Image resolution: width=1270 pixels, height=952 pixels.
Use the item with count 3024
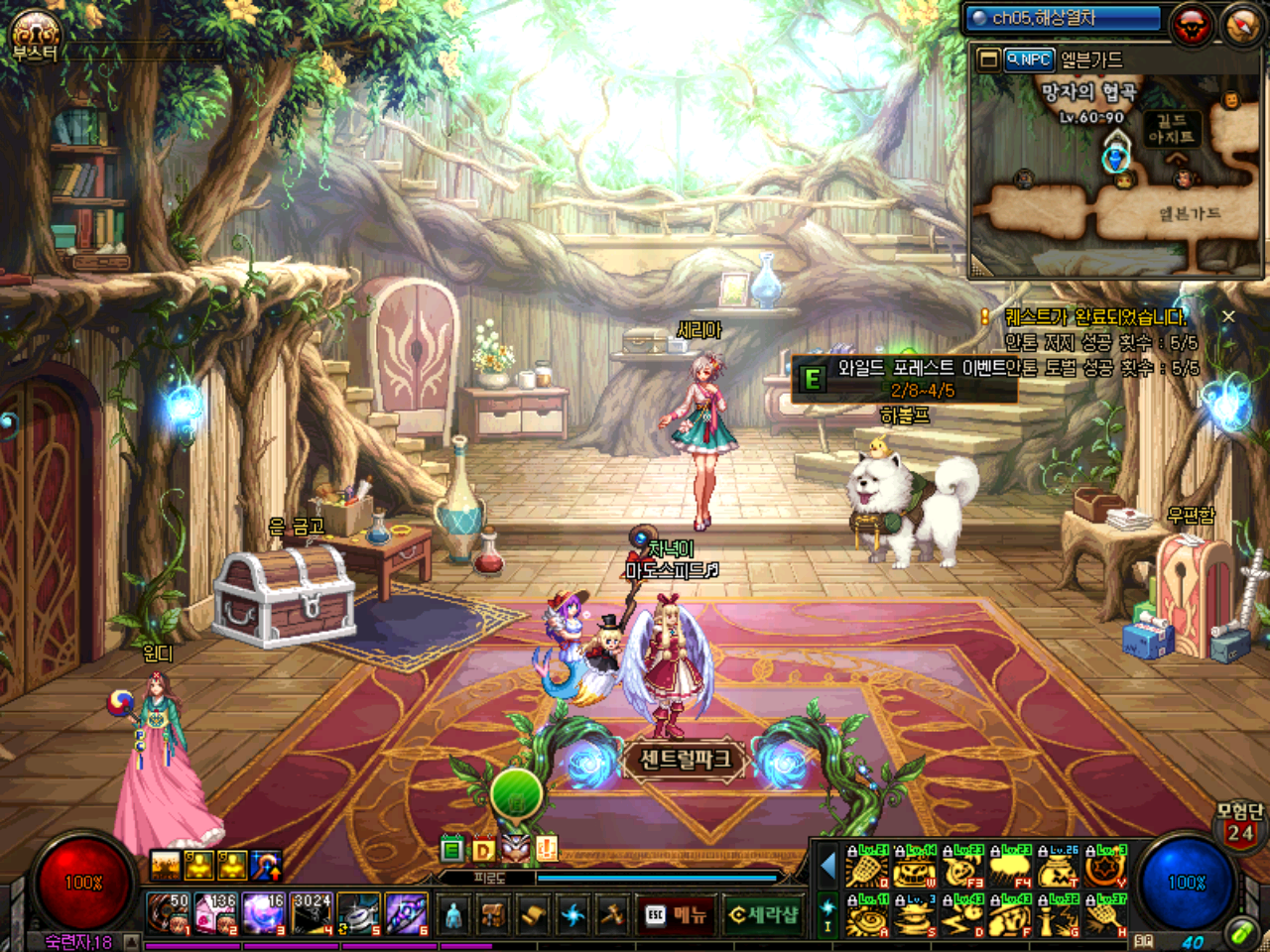312,913
